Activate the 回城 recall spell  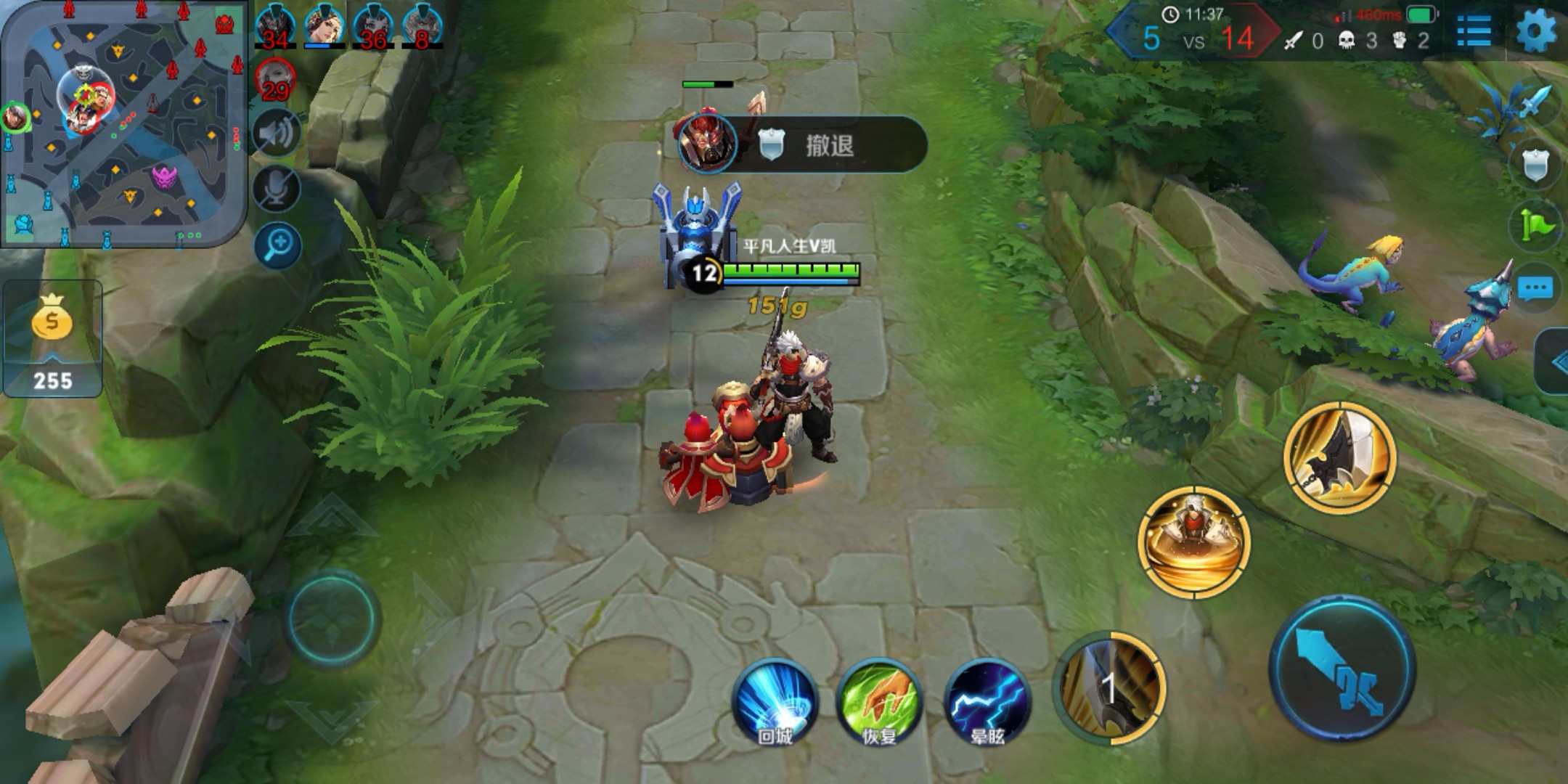[774, 702]
